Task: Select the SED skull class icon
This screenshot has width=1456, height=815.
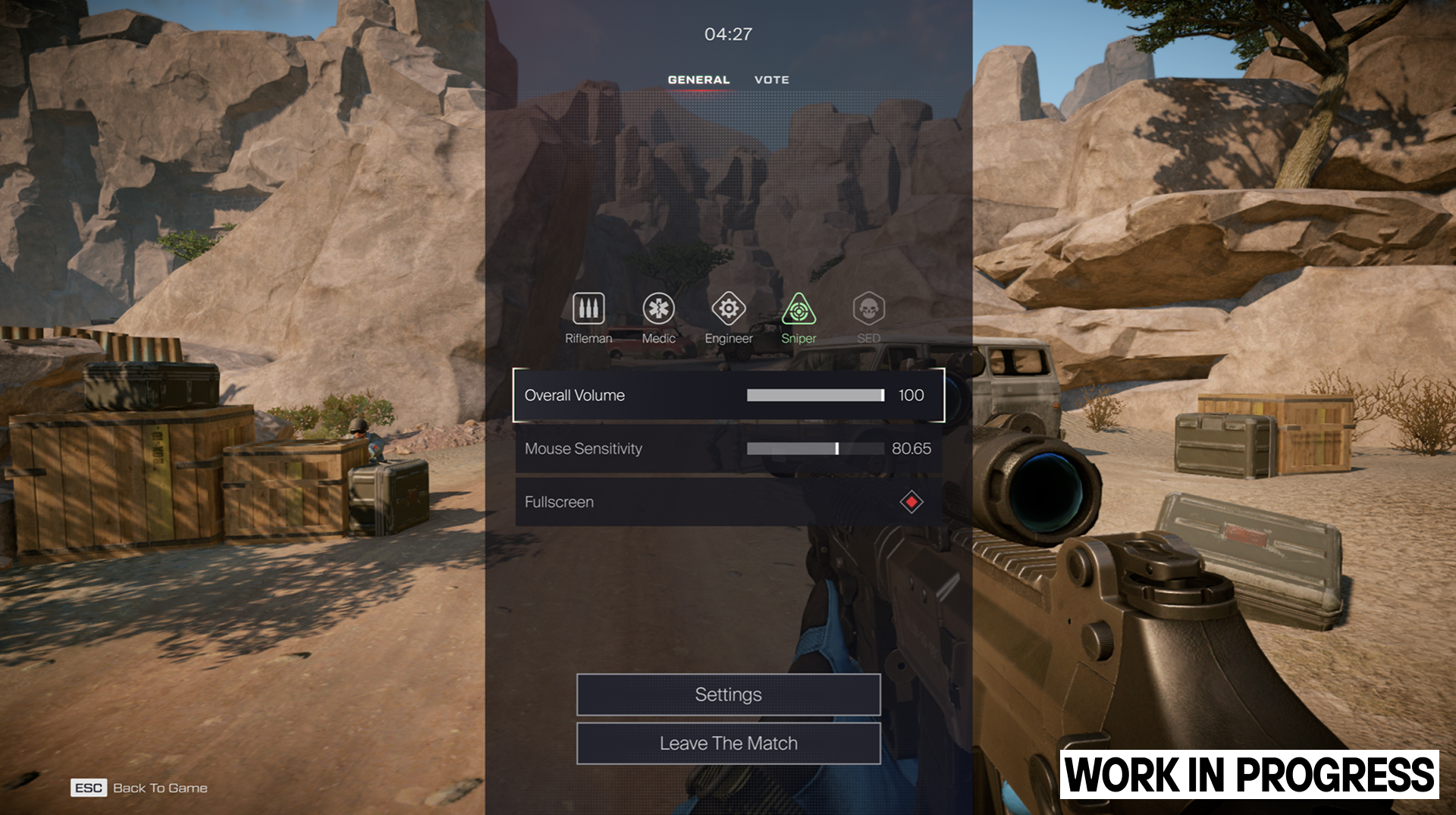Action: tap(868, 309)
